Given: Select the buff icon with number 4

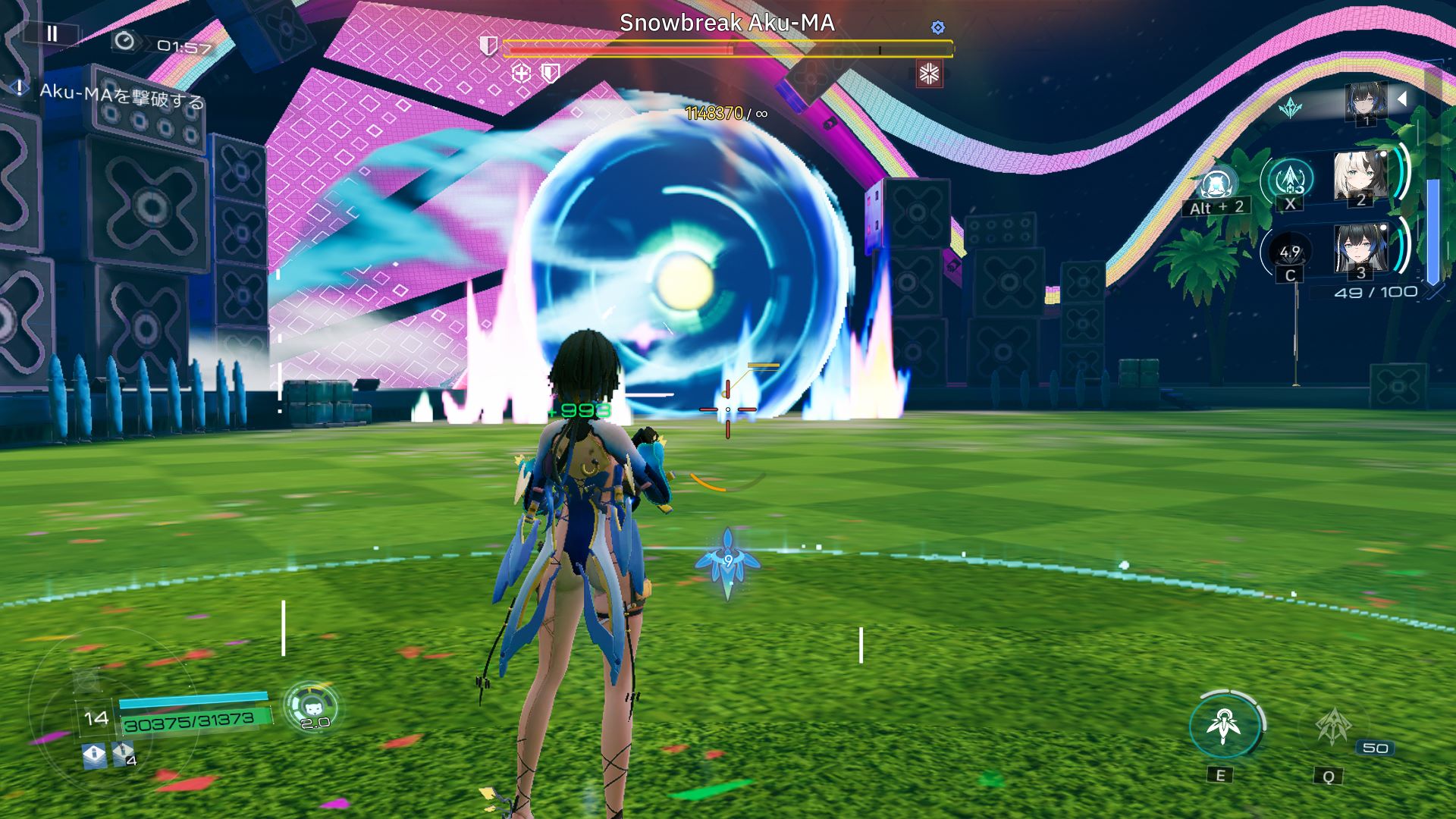Looking at the screenshot, I should tap(123, 755).
